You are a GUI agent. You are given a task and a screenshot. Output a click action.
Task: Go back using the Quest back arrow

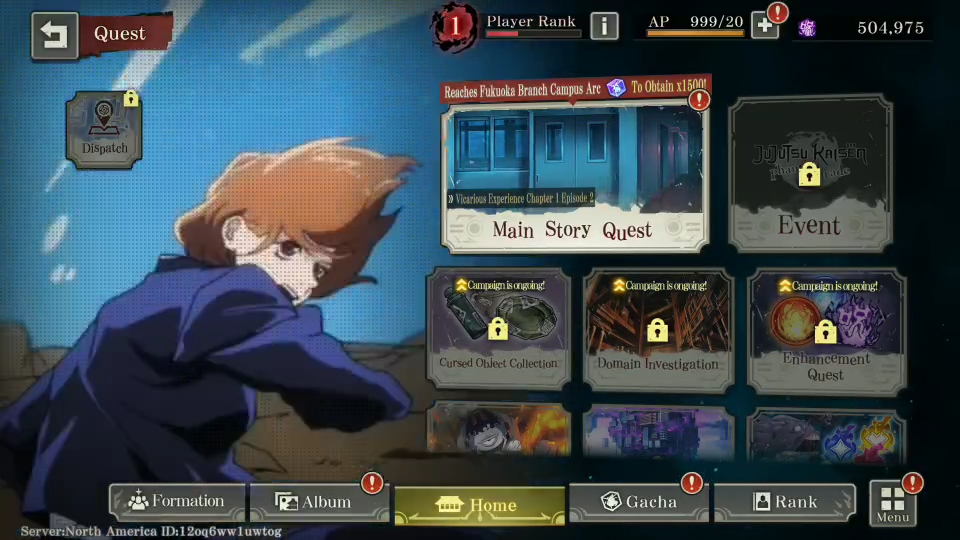point(54,35)
